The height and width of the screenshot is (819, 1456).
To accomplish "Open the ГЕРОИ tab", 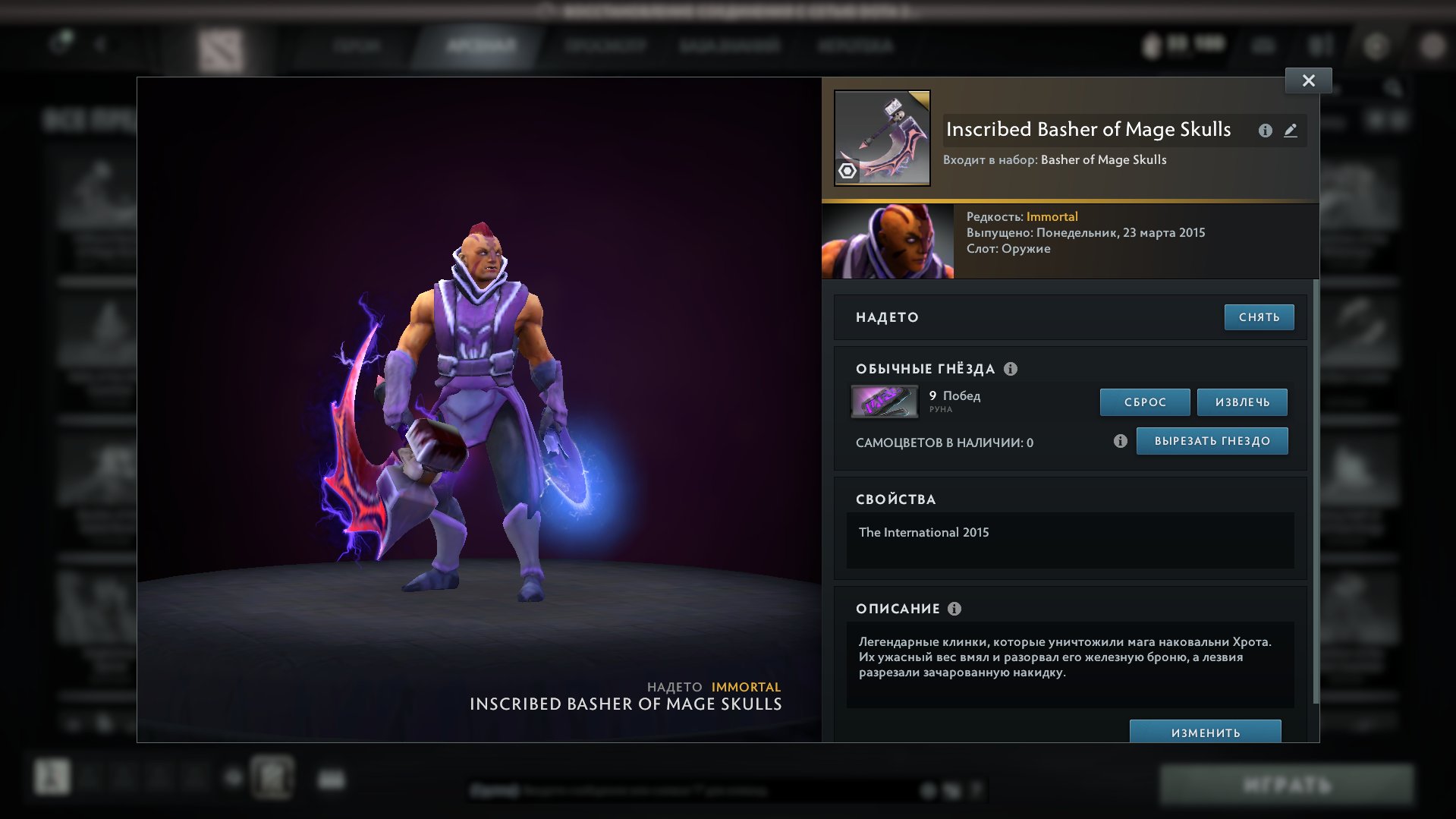I will (x=357, y=46).
